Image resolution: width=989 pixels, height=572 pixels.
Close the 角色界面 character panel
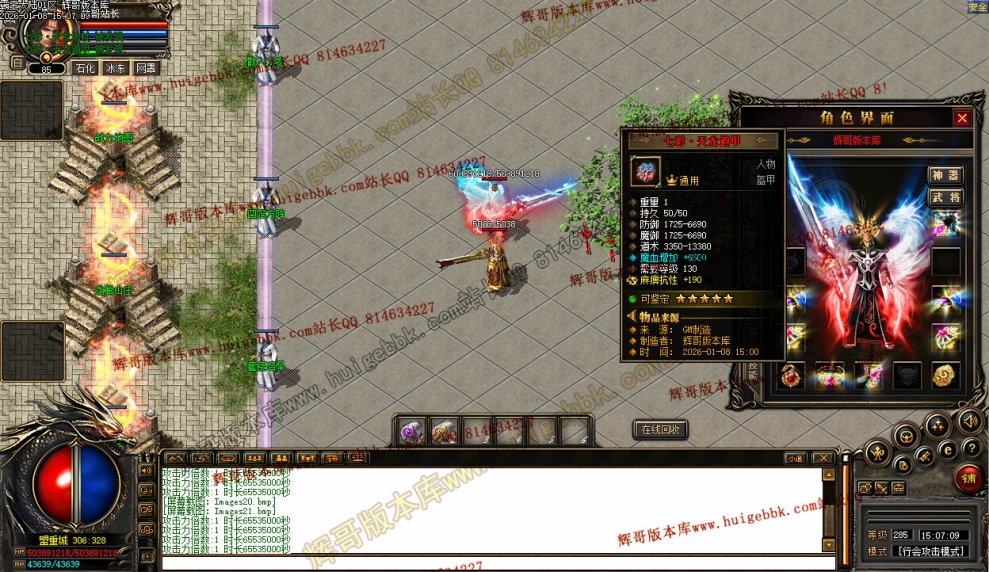tap(962, 118)
